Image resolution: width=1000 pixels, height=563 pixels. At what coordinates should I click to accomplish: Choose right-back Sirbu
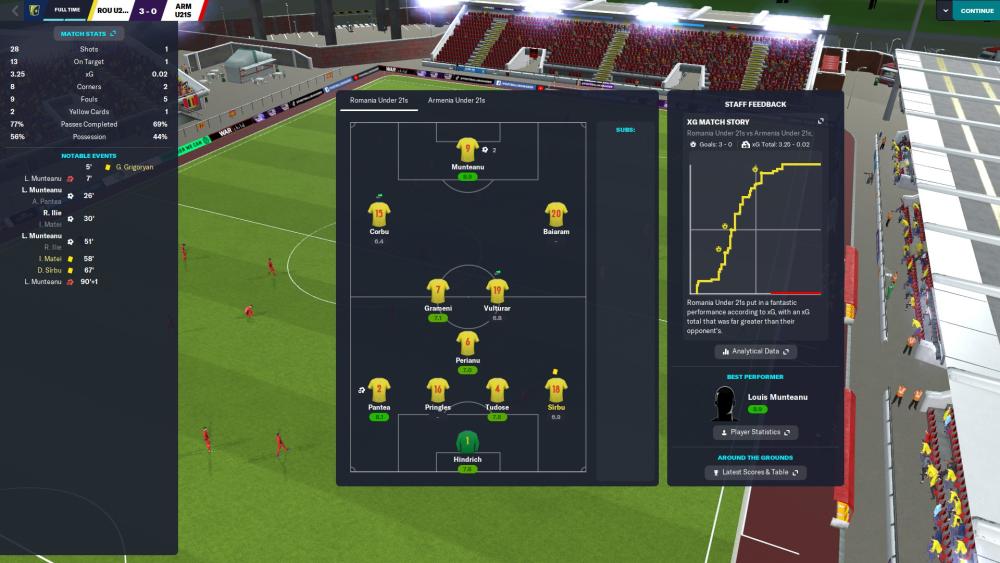click(x=556, y=390)
